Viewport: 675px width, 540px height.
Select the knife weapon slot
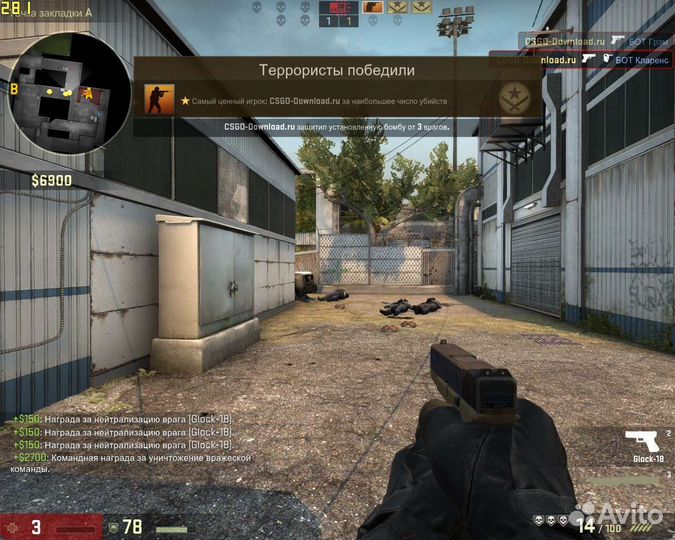[626, 480]
